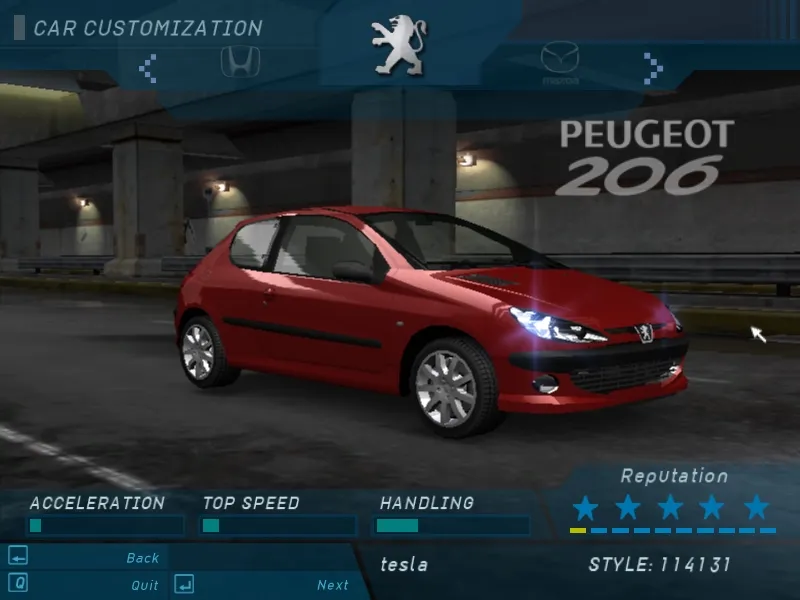Screen dimensions: 800x600
Task: Choose the Honda brand logo
Action: (x=237, y=63)
